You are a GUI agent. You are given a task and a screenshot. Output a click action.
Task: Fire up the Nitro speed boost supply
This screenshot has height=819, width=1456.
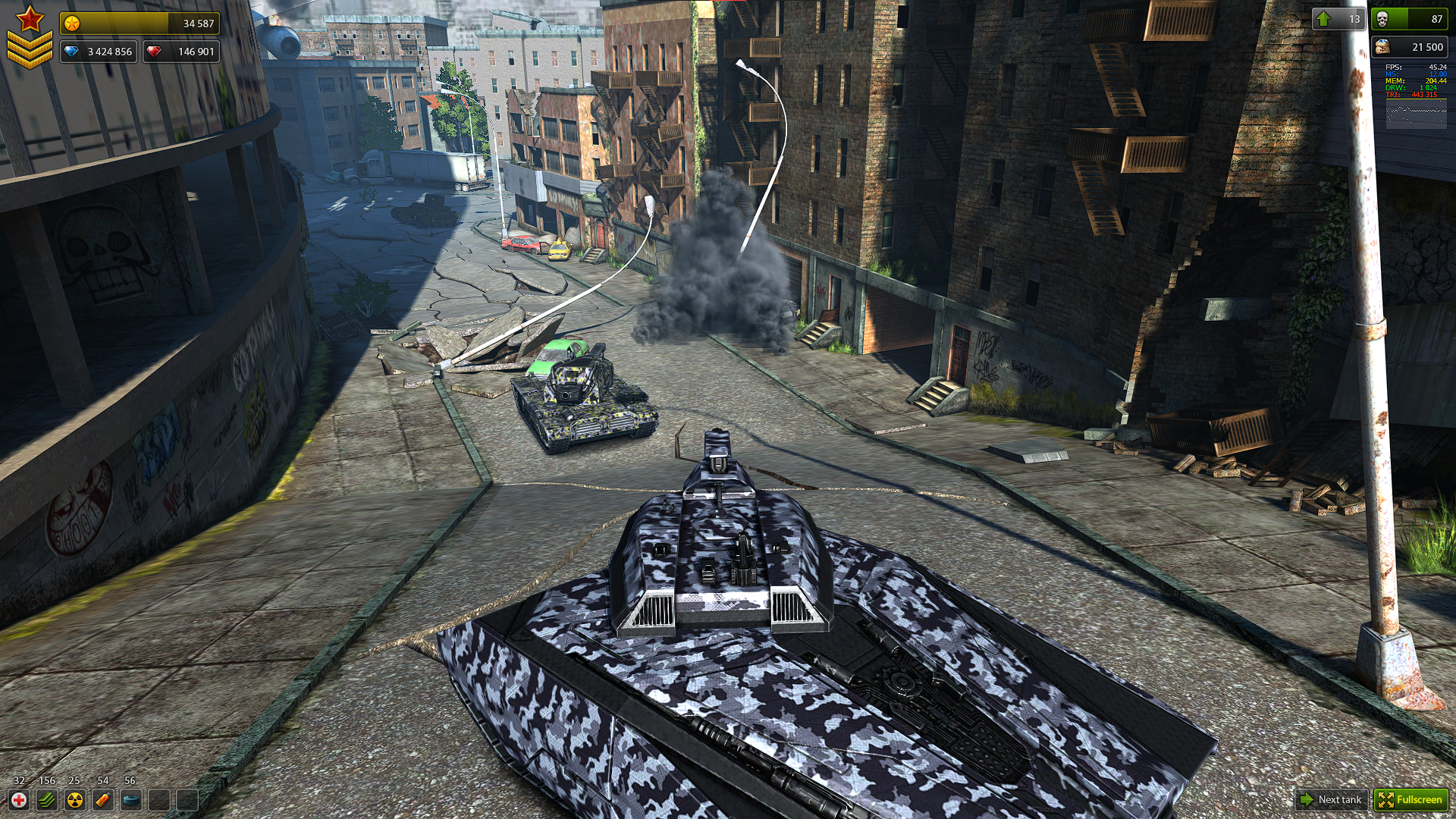(102, 800)
